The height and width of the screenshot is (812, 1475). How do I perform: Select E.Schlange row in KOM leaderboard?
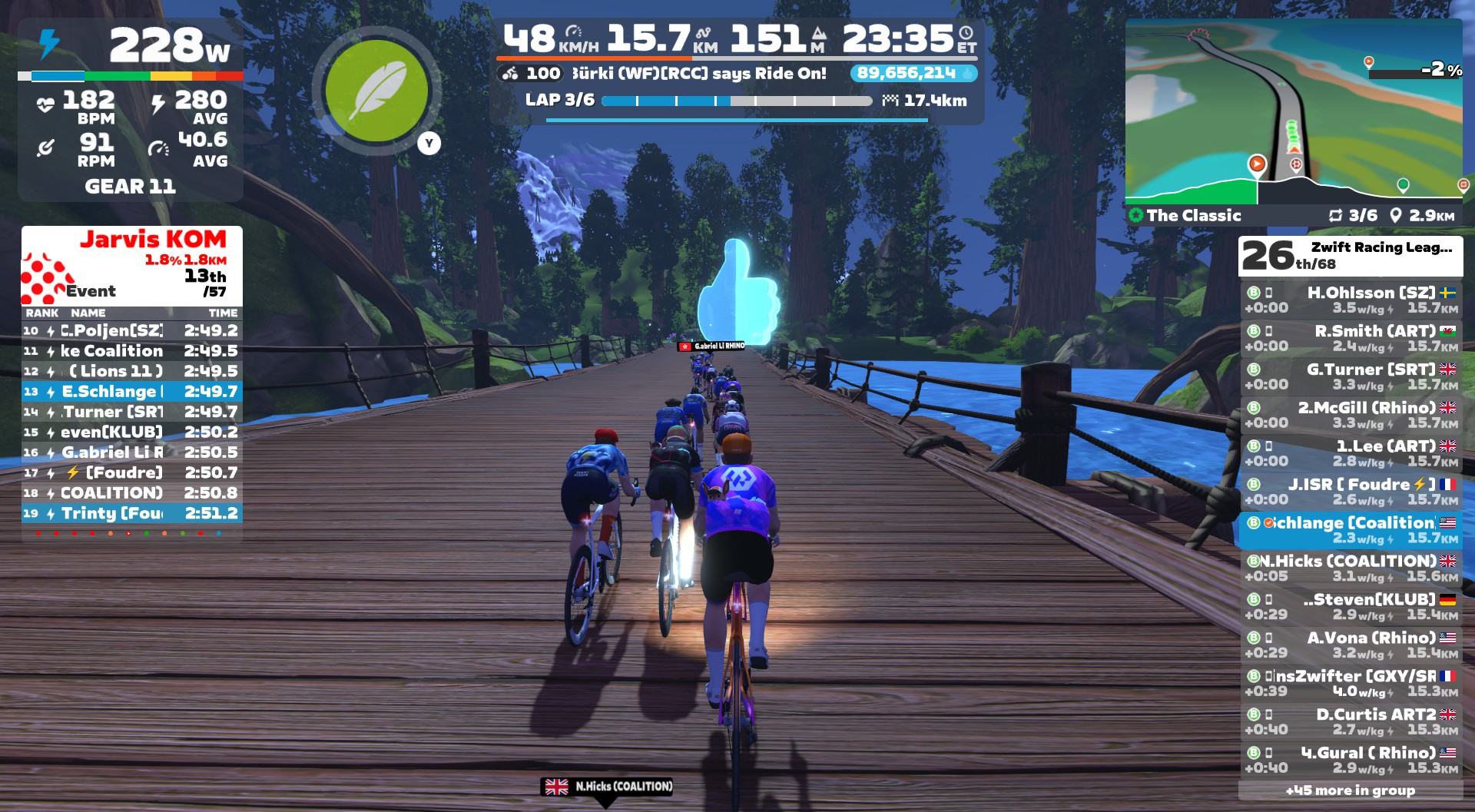pyautogui.click(x=132, y=392)
